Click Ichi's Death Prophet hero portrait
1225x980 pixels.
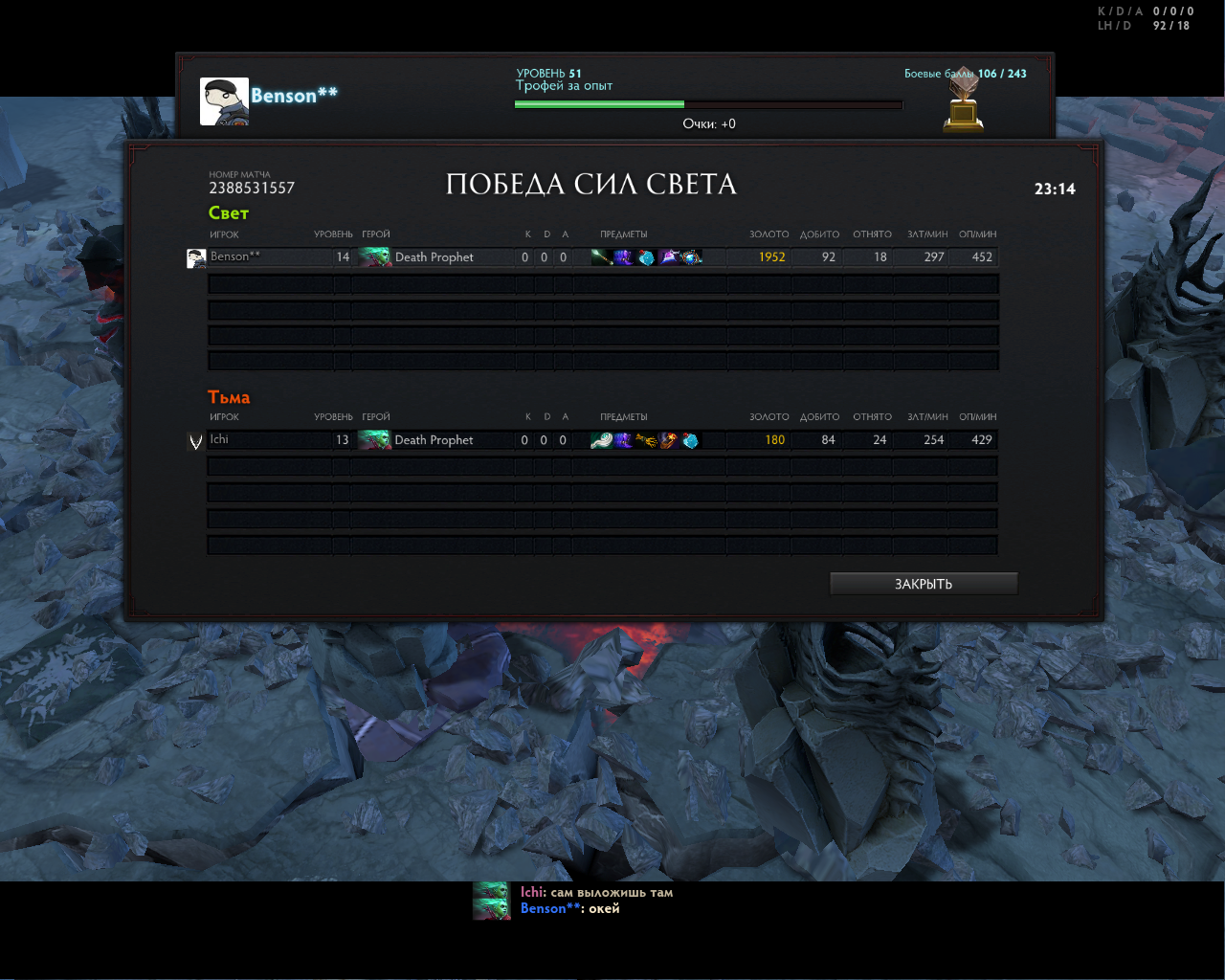tap(374, 440)
